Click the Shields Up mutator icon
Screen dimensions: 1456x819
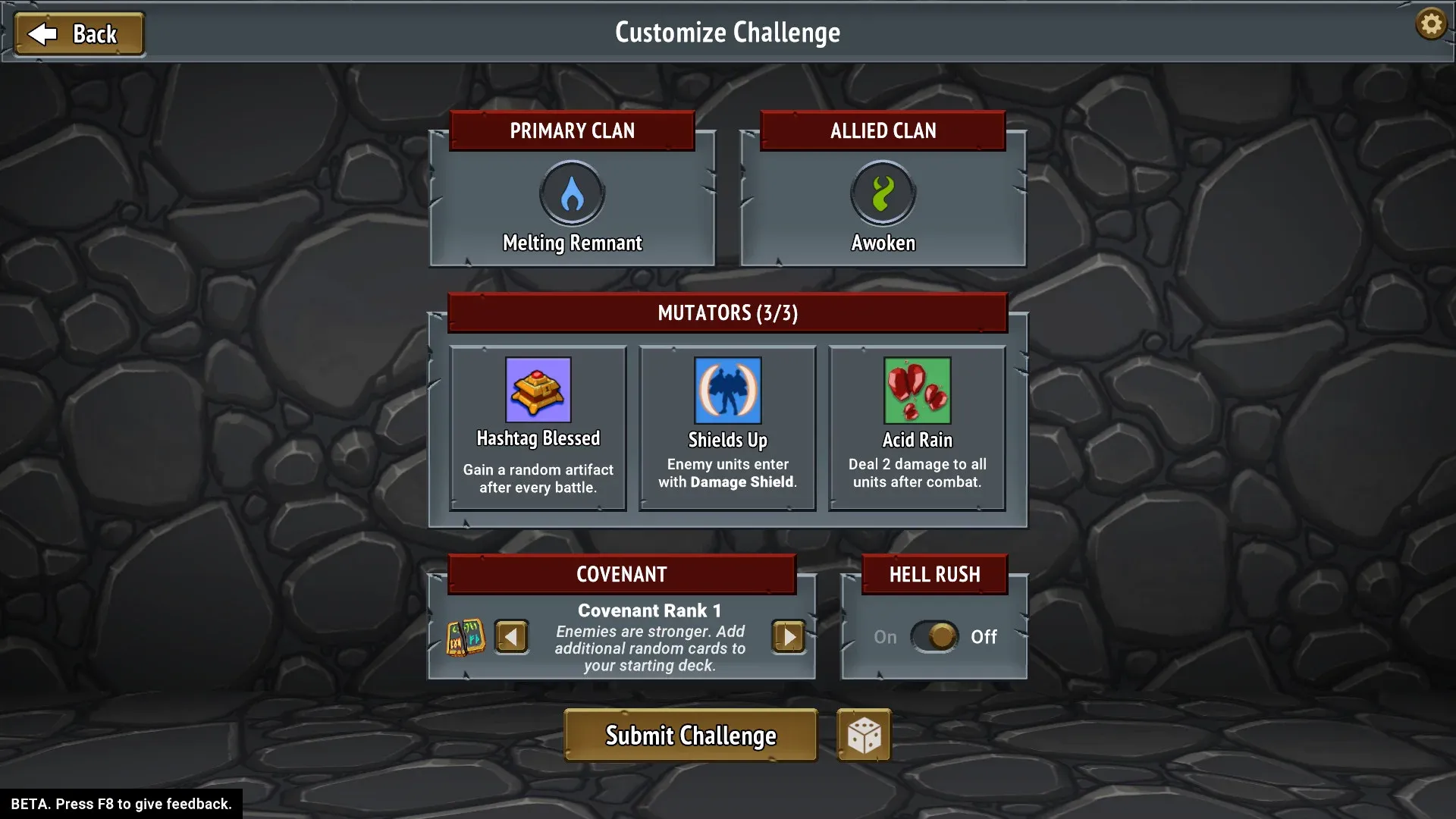pyautogui.click(x=726, y=391)
